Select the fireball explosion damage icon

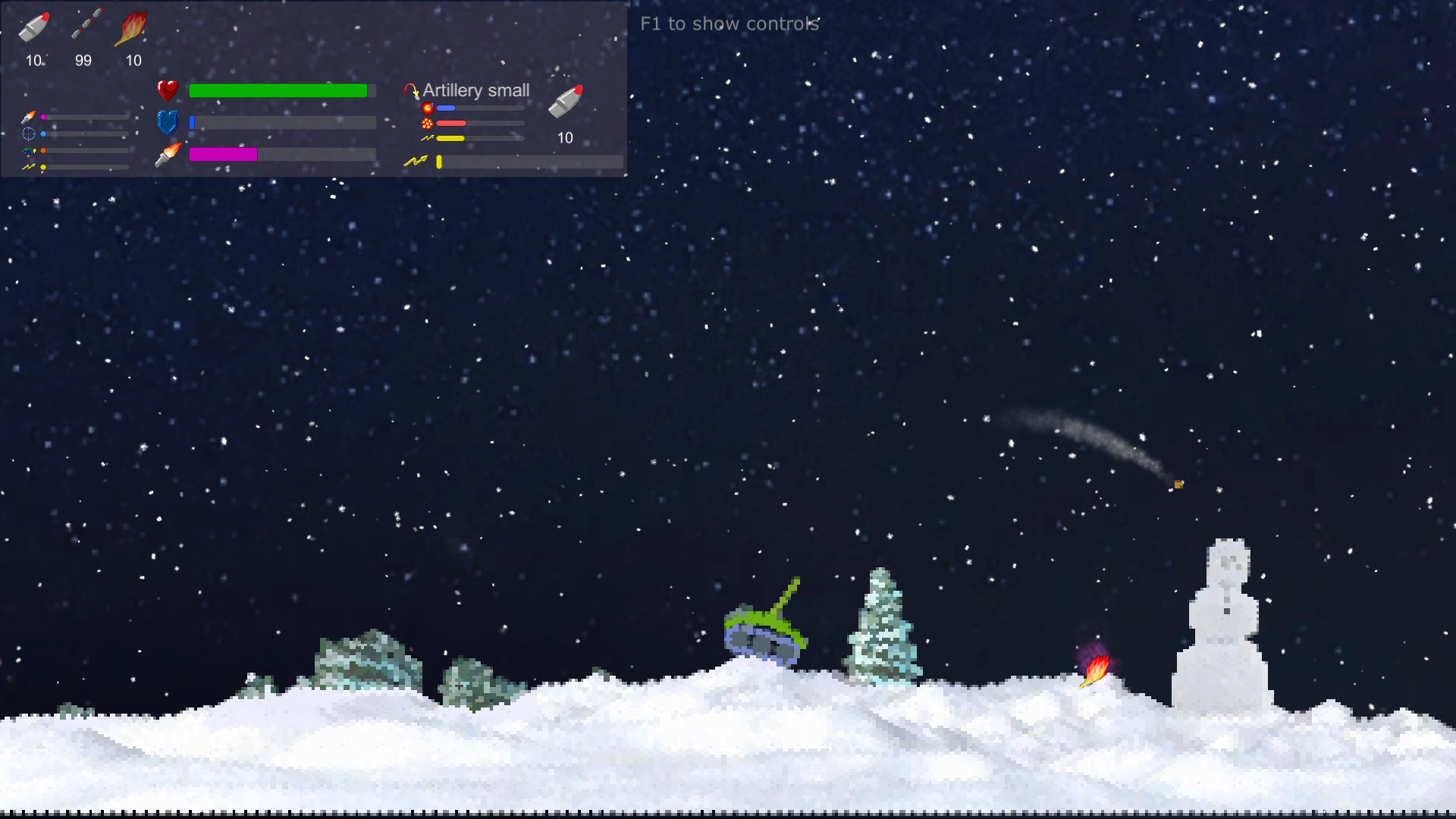coord(428,108)
